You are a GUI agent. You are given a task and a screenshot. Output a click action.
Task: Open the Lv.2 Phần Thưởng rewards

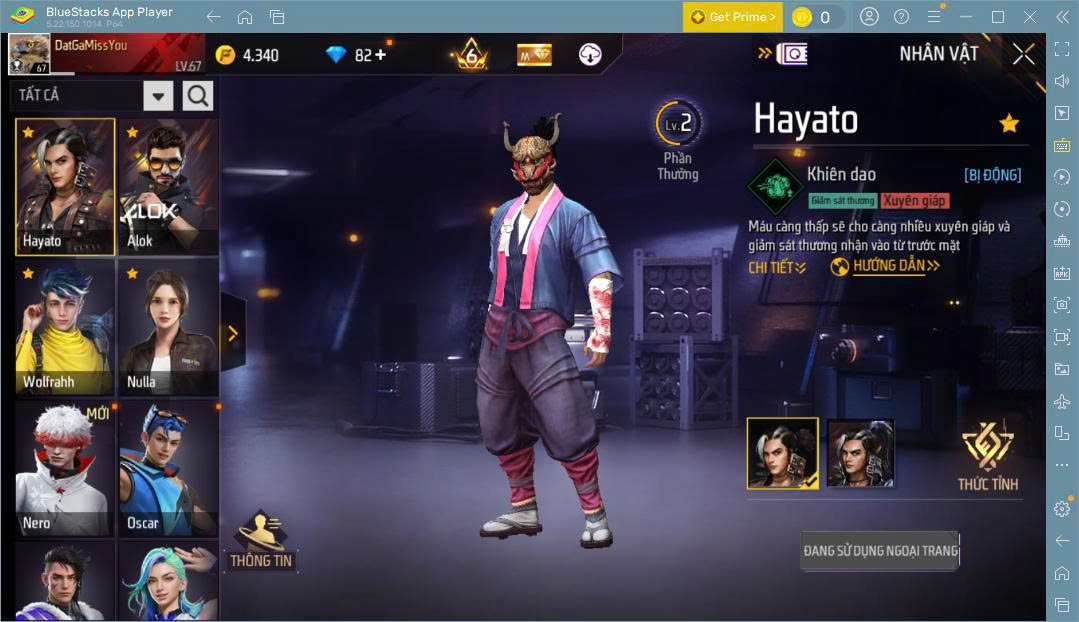pos(678,140)
